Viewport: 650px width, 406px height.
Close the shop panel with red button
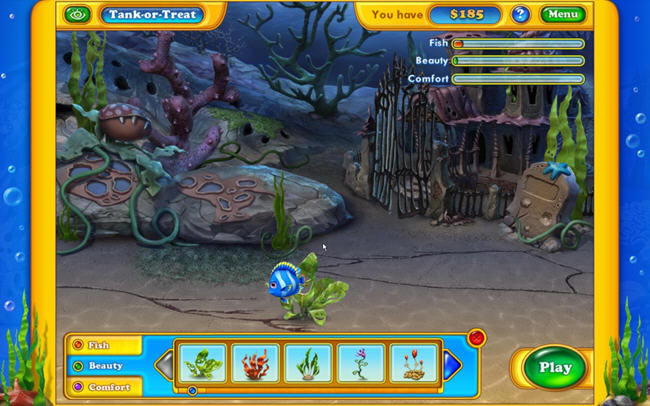click(x=476, y=337)
